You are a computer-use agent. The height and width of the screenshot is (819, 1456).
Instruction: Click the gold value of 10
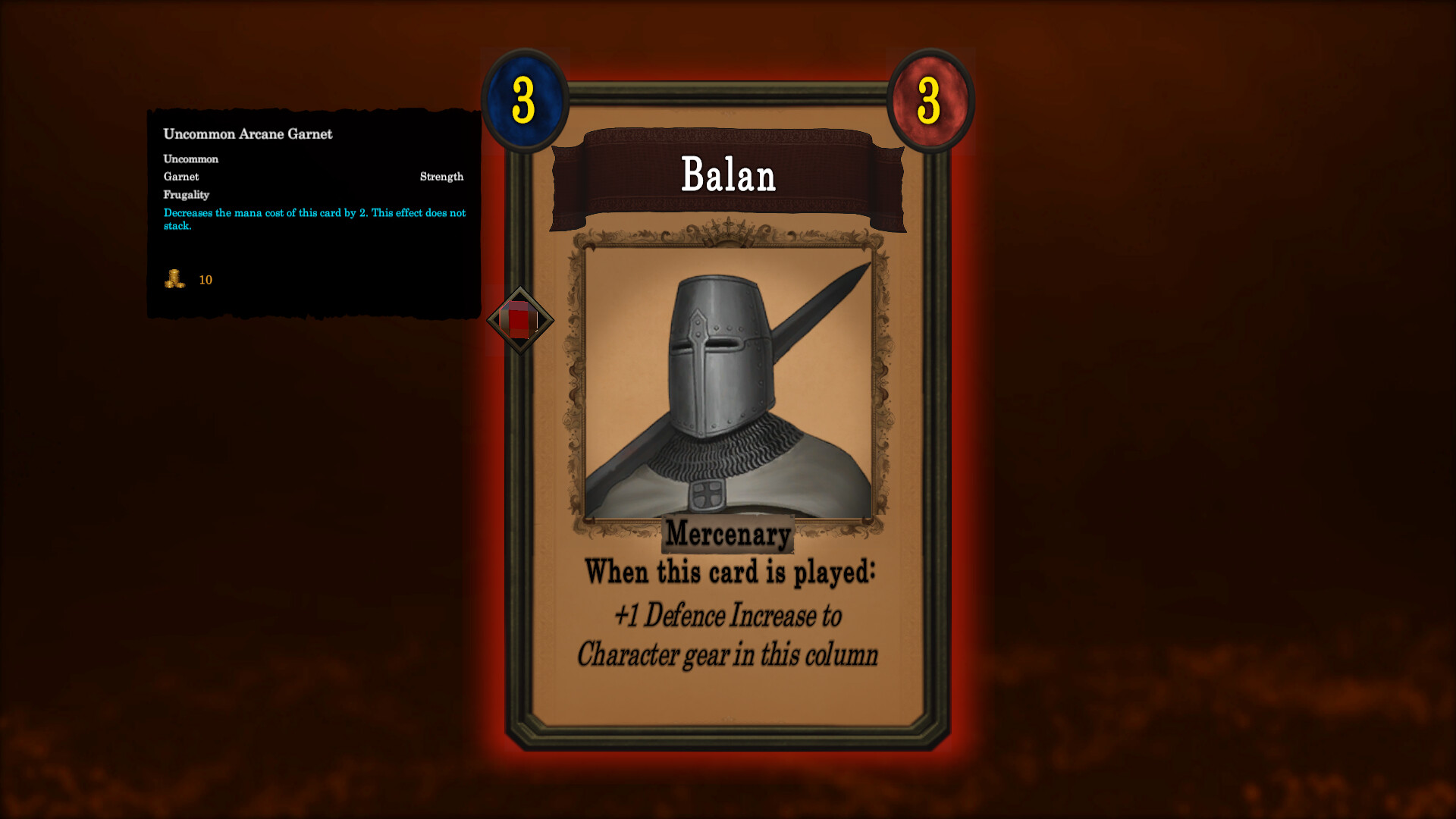pyautogui.click(x=206, y=280)
